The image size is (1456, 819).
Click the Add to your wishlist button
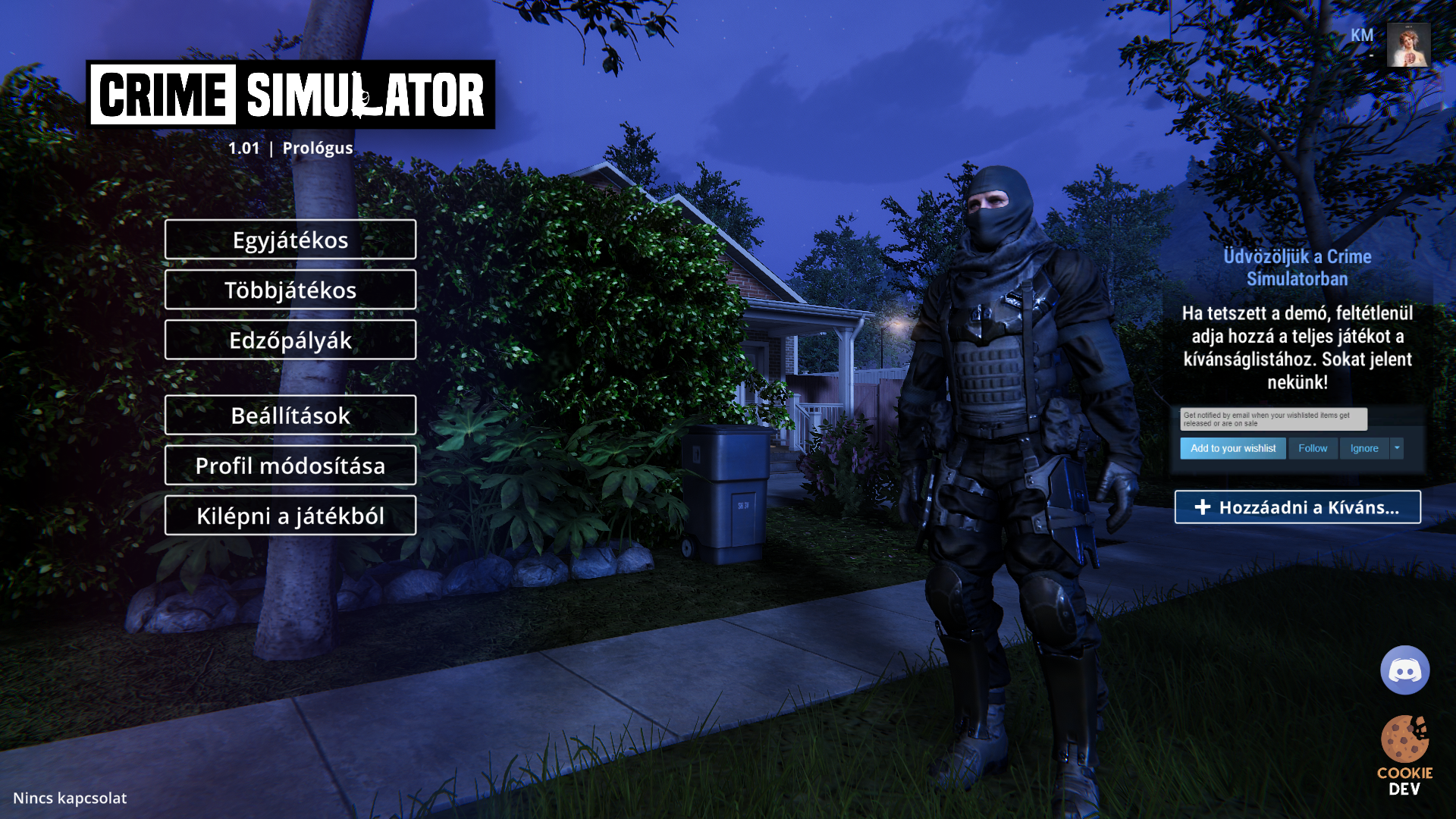point(1233,448)
